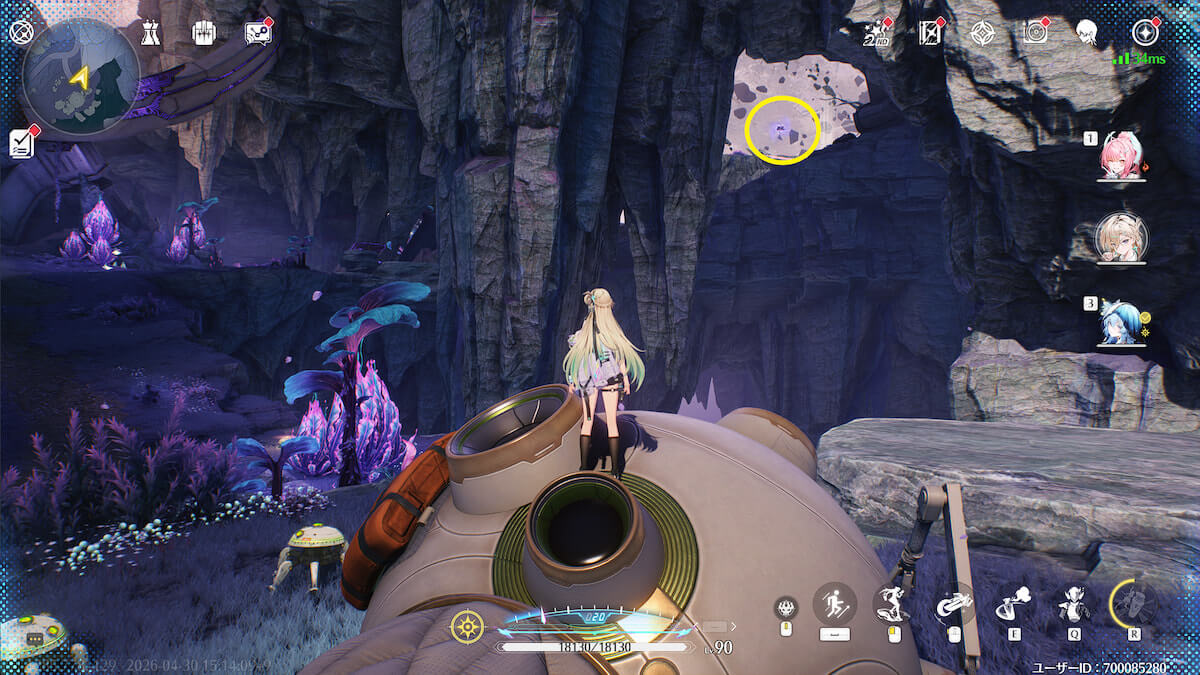Open the door with sparkle icon
1200x675 pixels.
[930, 33]
